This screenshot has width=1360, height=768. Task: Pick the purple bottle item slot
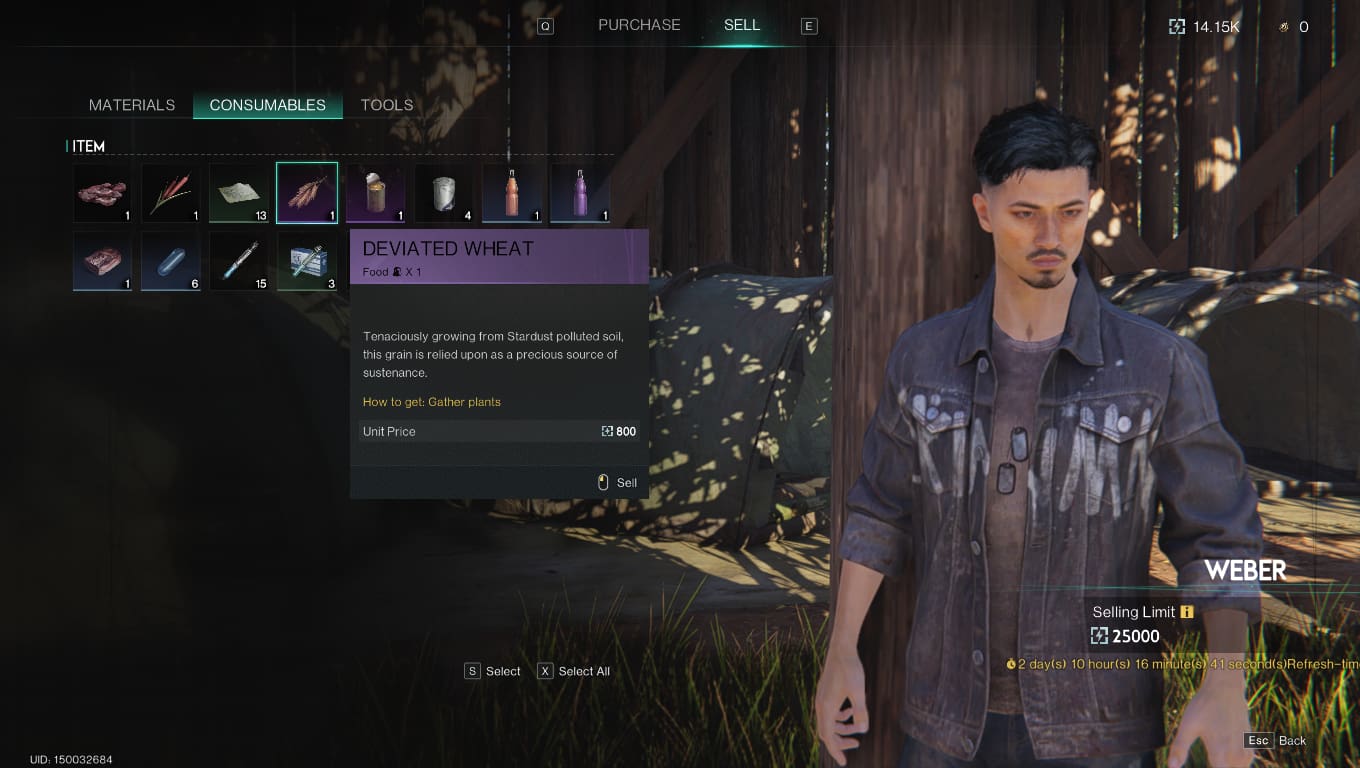(x=580, y=193)
